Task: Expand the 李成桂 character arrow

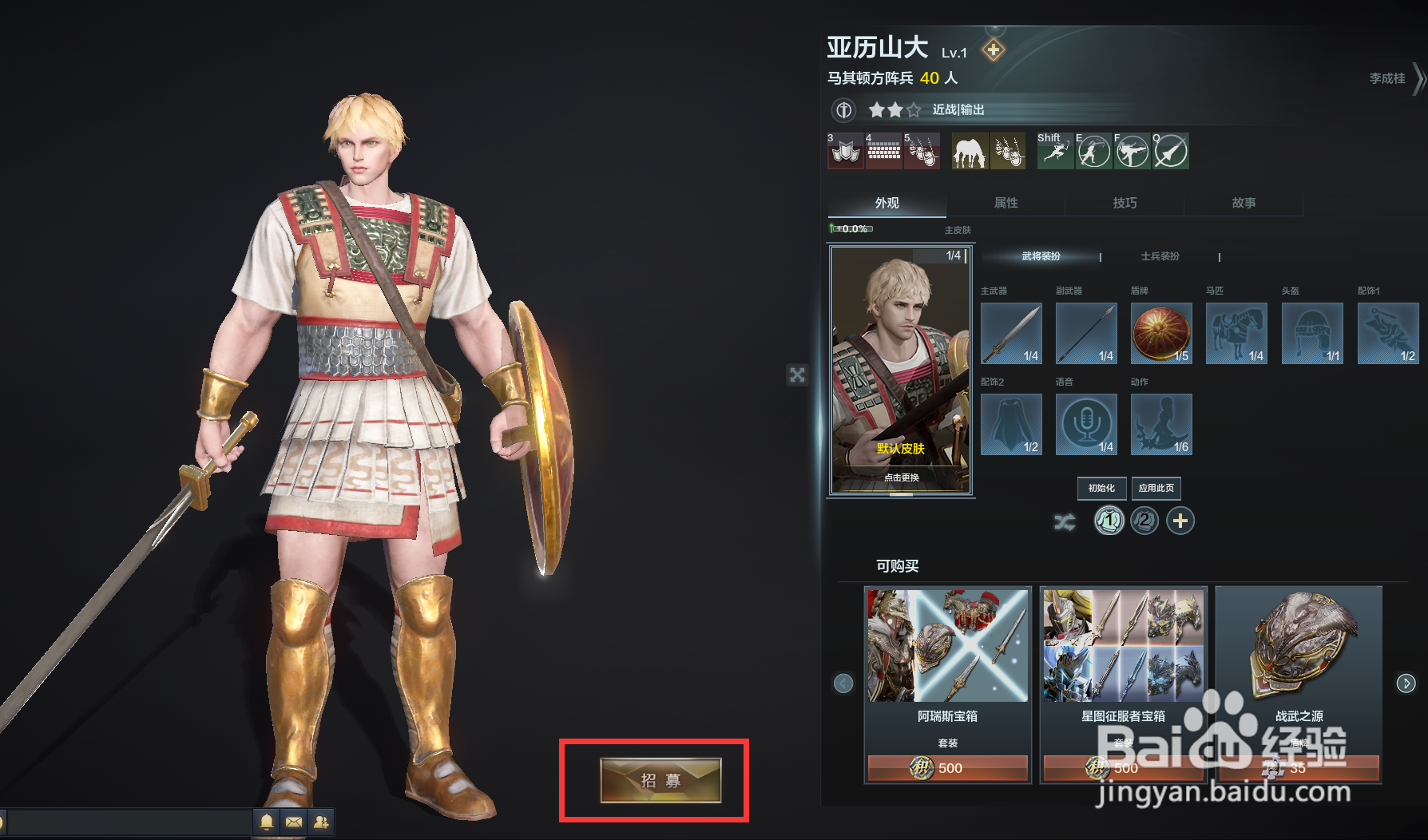Action: pyautogui.click(x=1418, y=79)
